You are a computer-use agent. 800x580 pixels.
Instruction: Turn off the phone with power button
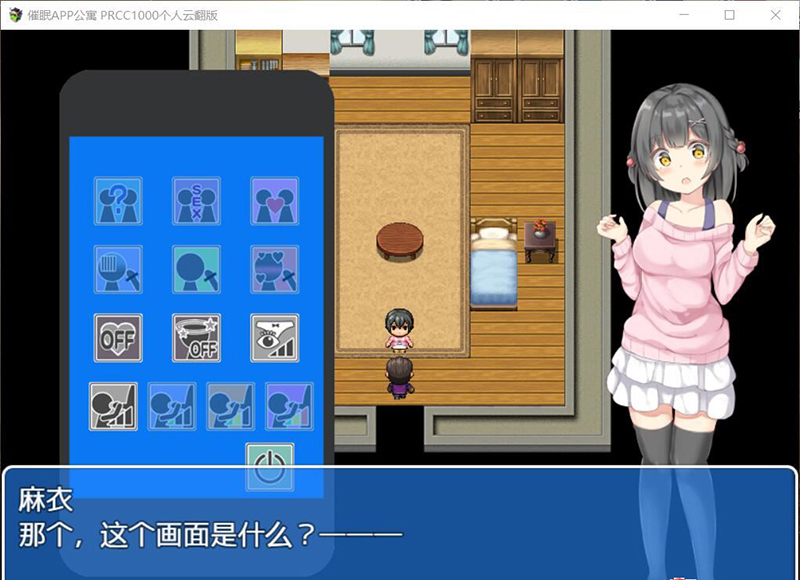tap(270, 467)
